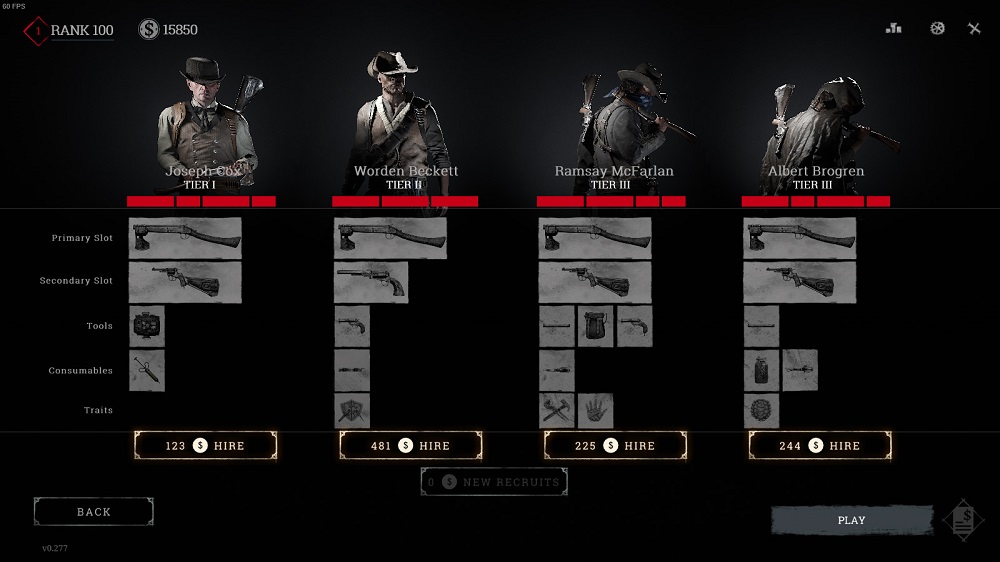The width and height of the screenshot is (1000, 562).
Task: Close the recruitment screen
Action: click(974, 29)
